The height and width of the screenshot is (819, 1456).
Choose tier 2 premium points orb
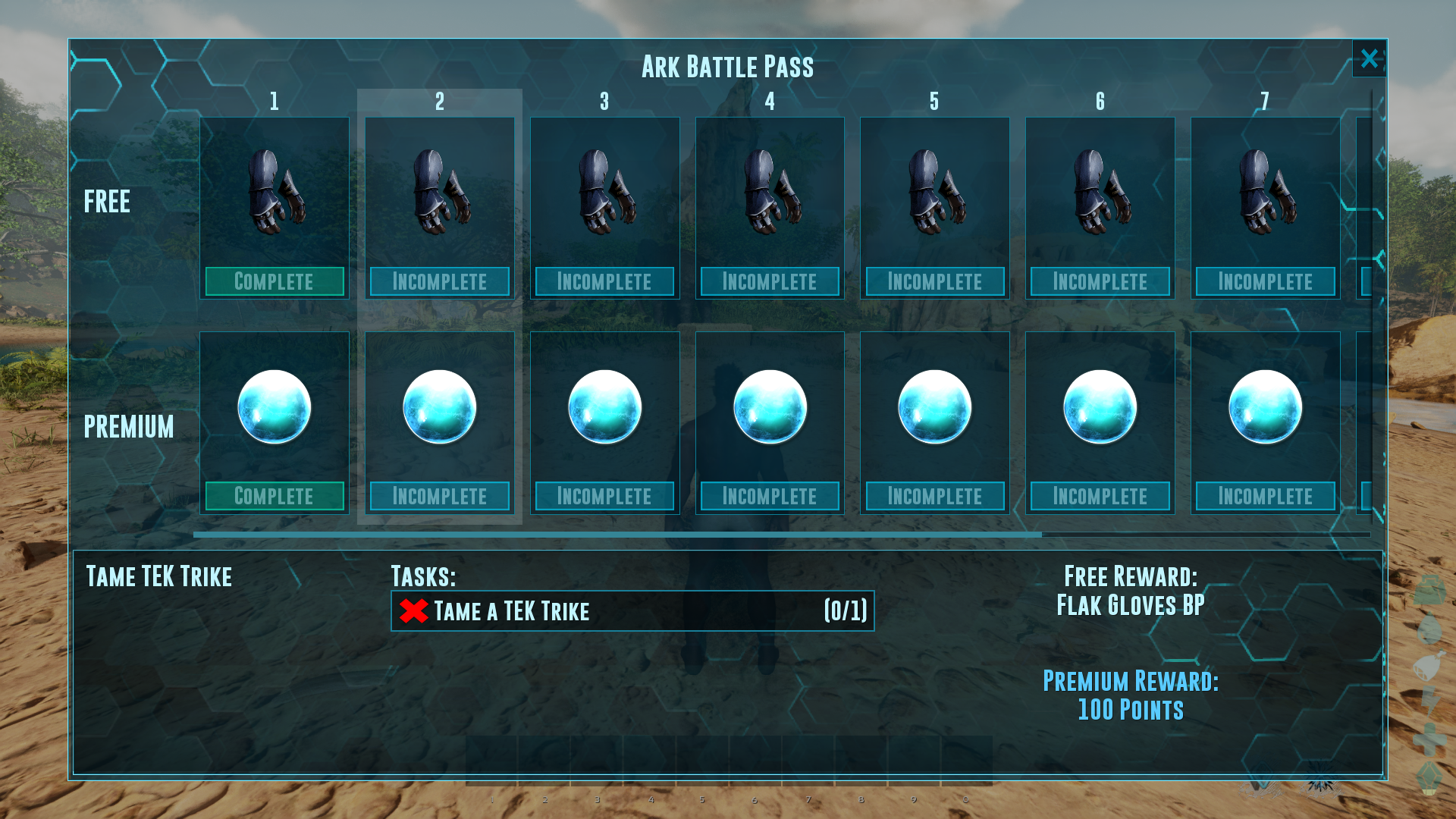440,407
